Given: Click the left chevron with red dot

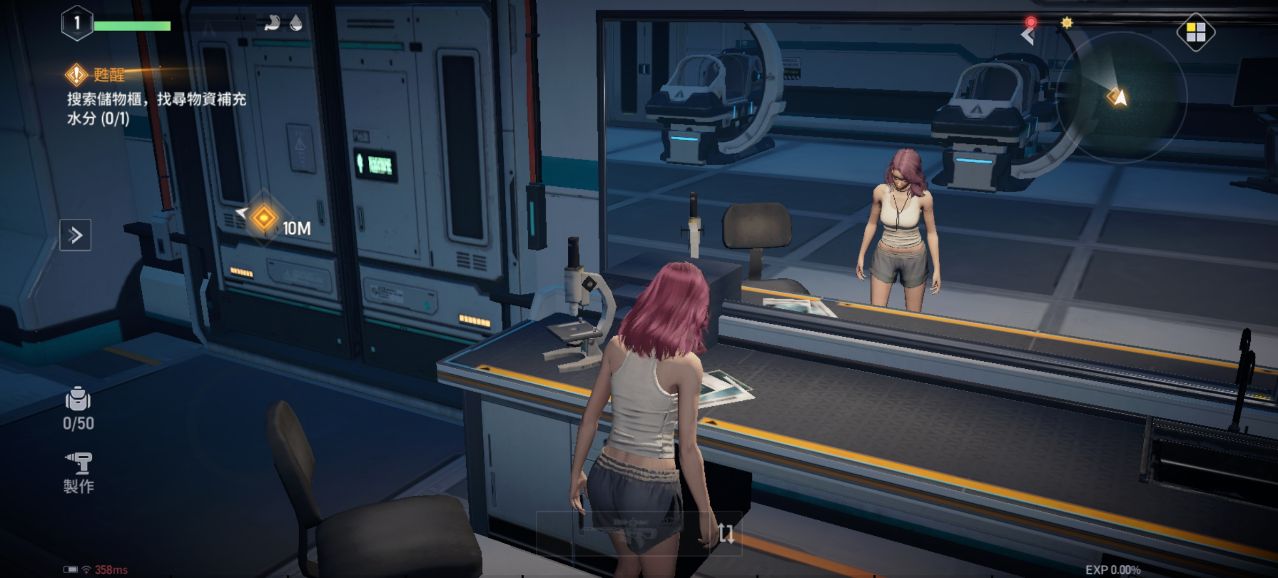Looking at the screenshot, I should (x=1028, y=34).
